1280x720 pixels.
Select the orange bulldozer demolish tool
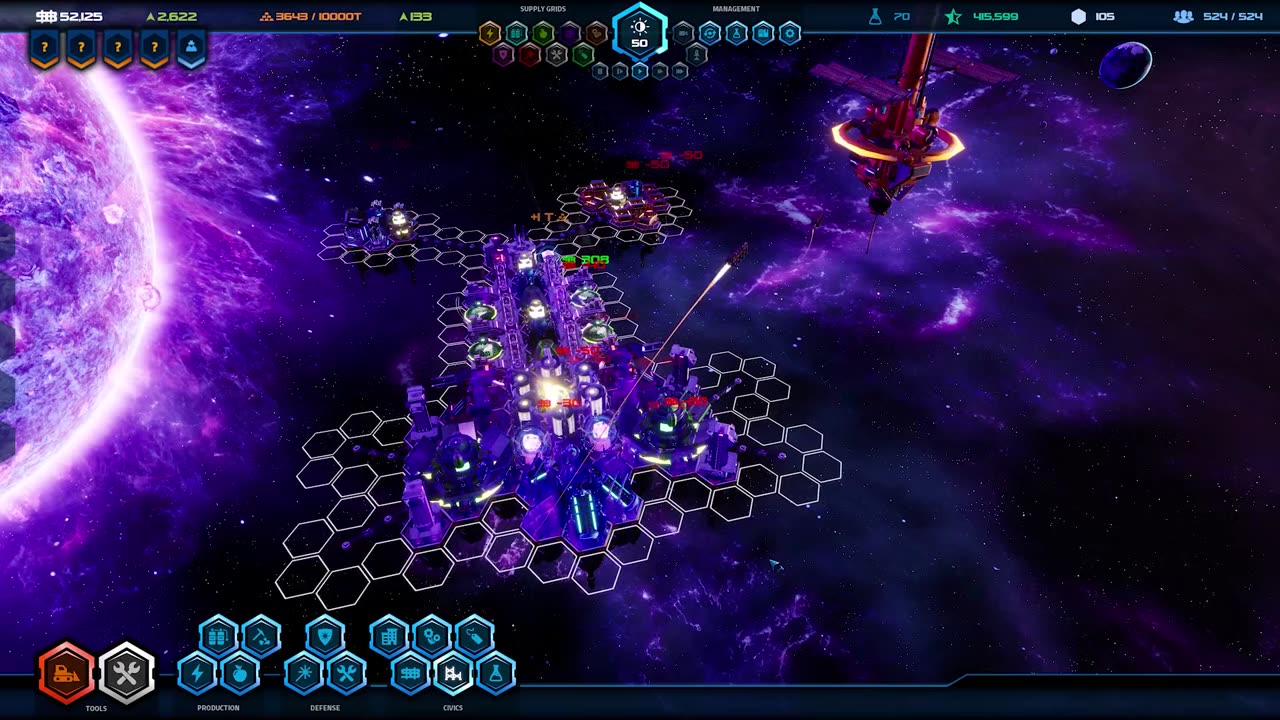[x=66, y=672]
